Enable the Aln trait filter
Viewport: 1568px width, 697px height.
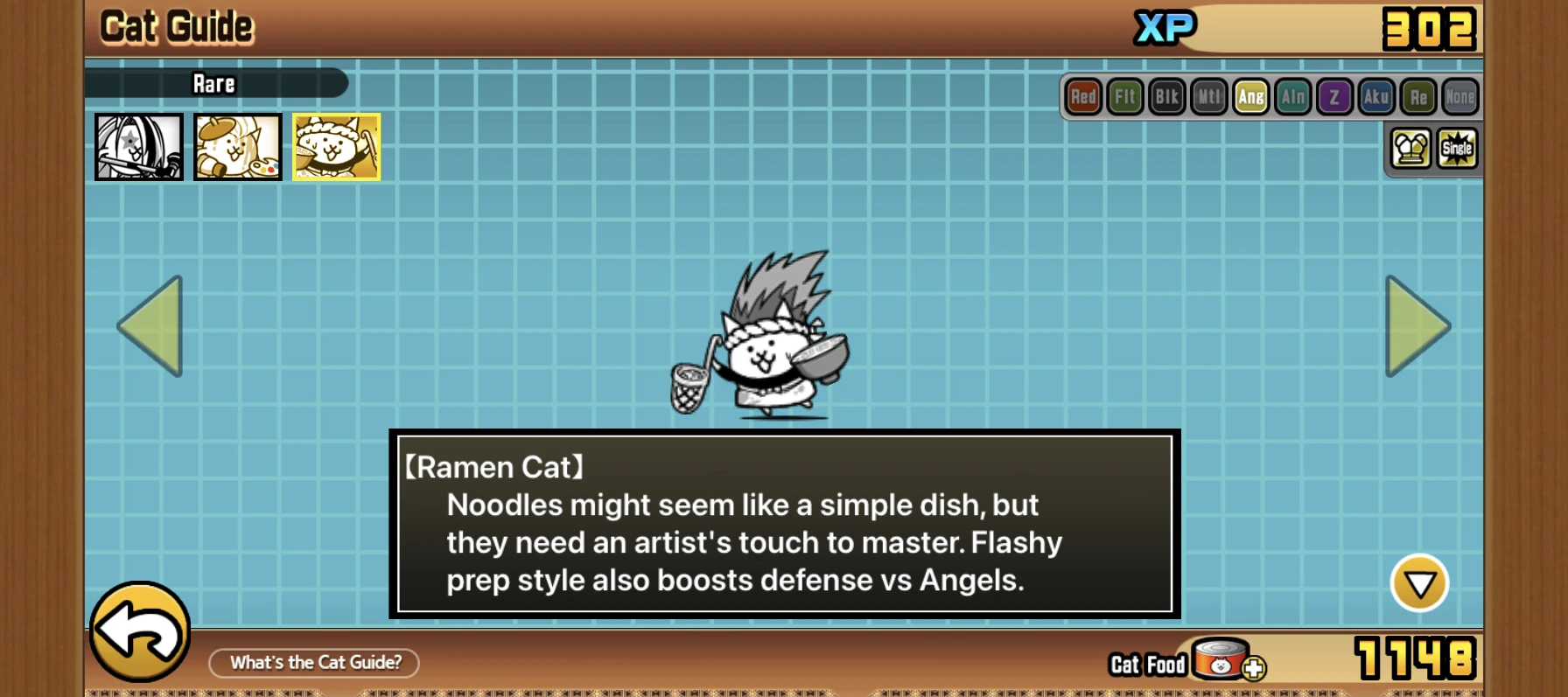(1293, 98)
